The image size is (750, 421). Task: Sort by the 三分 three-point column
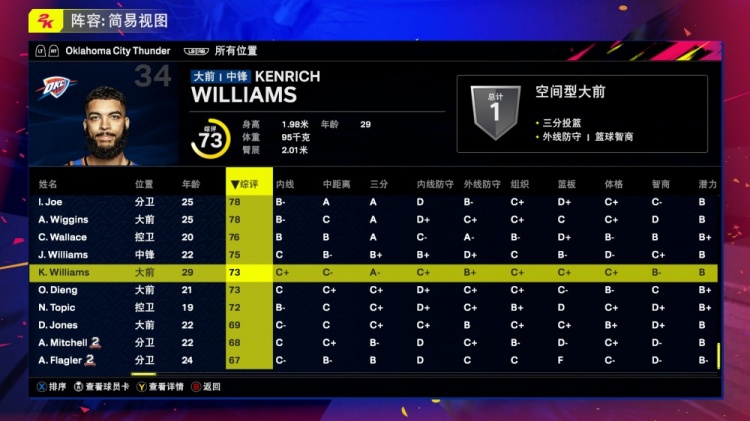378,184
